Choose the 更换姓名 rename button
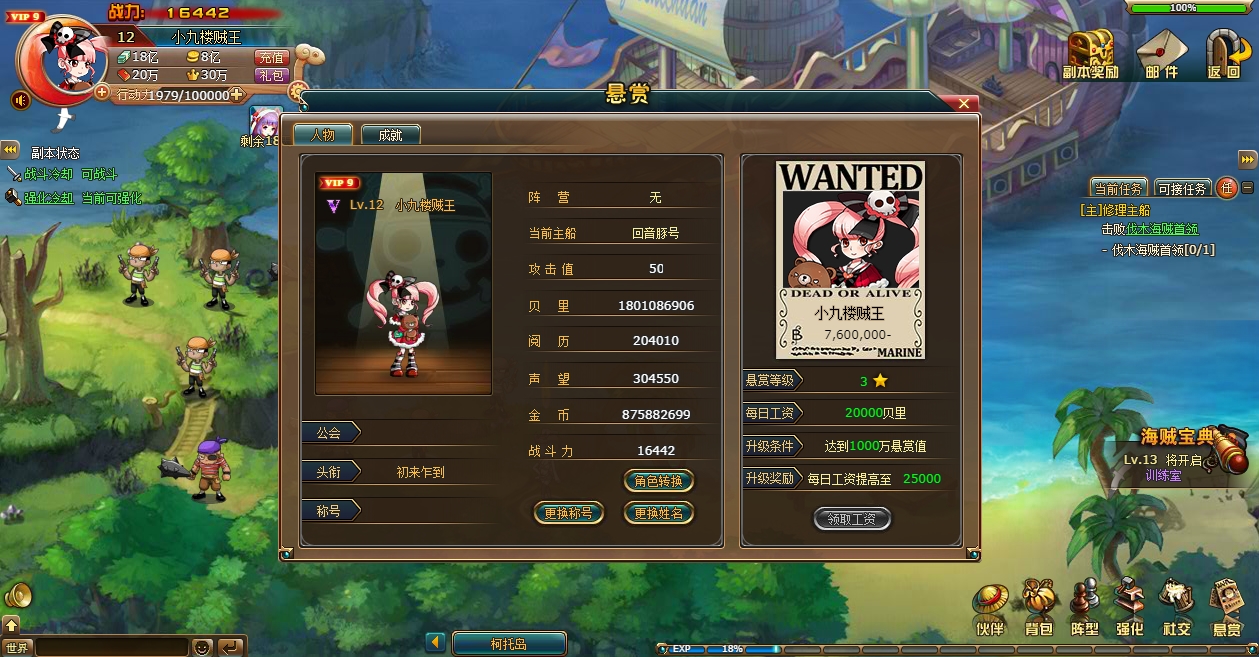This screenshot has height=657, width=1259. [658, 513]
